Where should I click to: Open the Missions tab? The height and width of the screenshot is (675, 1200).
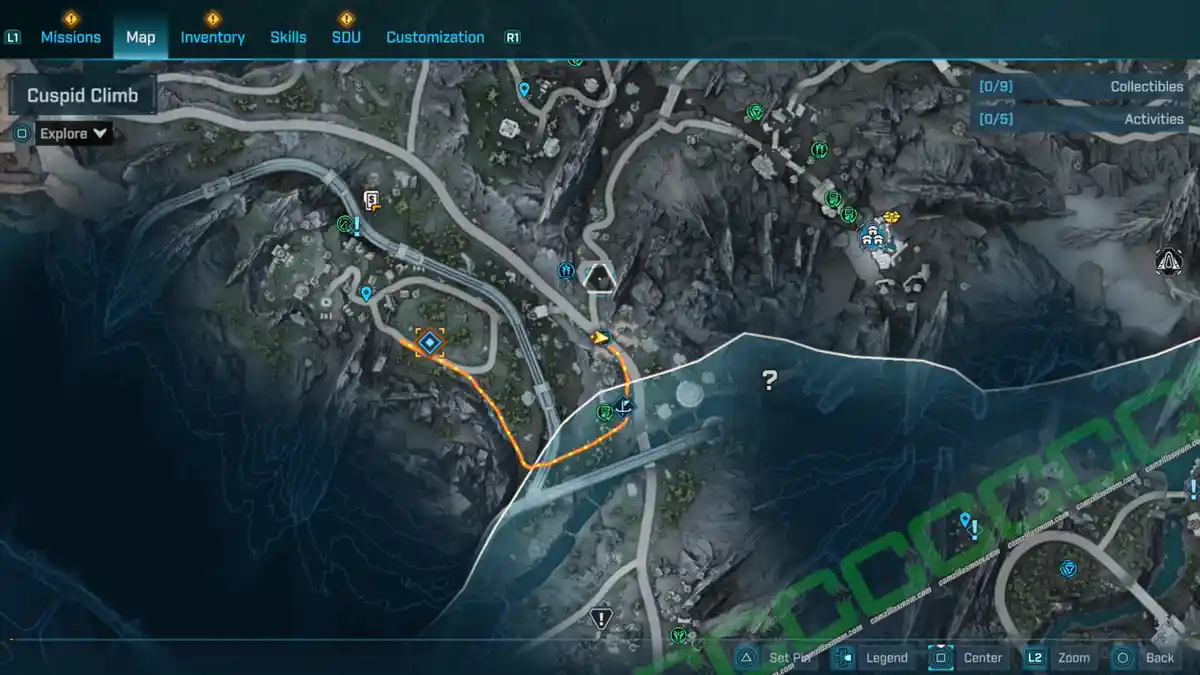point(70,37)
